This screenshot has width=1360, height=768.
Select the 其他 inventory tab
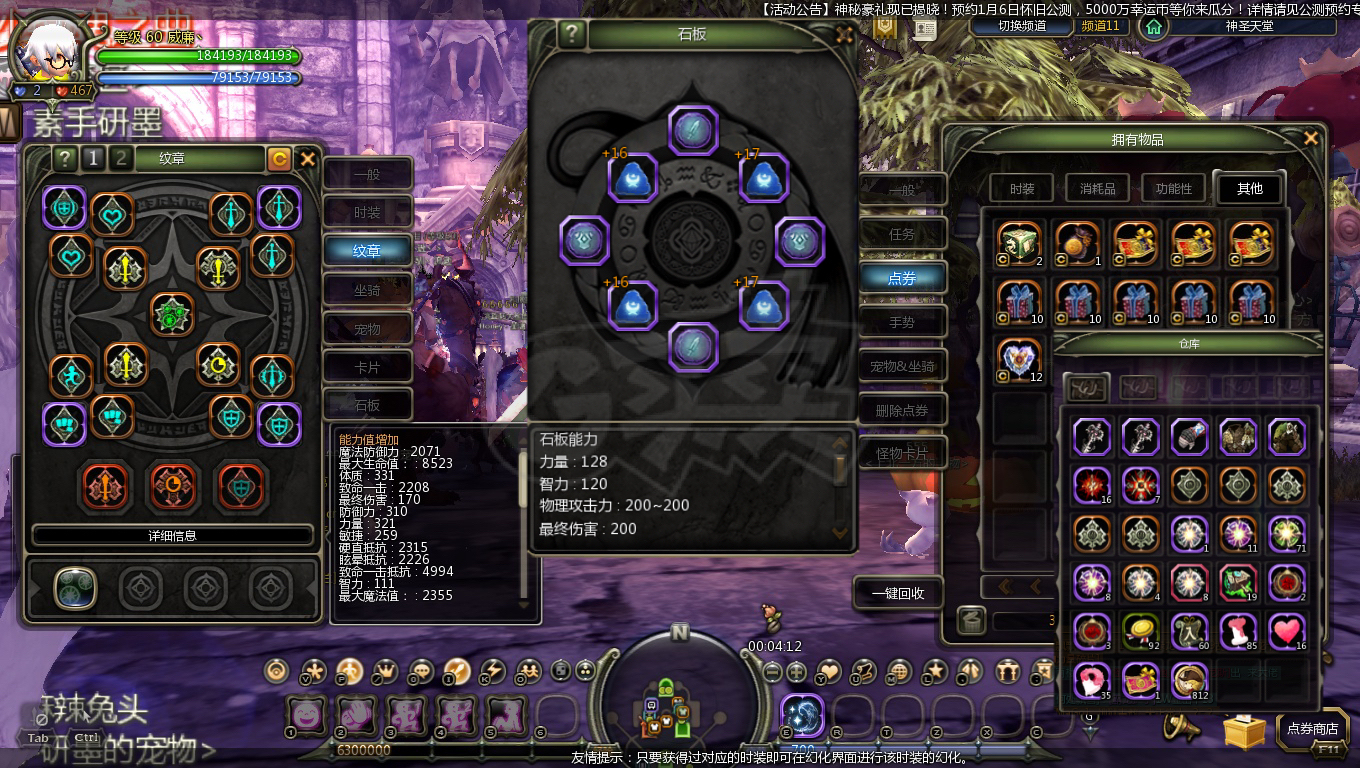point(1249,188)
